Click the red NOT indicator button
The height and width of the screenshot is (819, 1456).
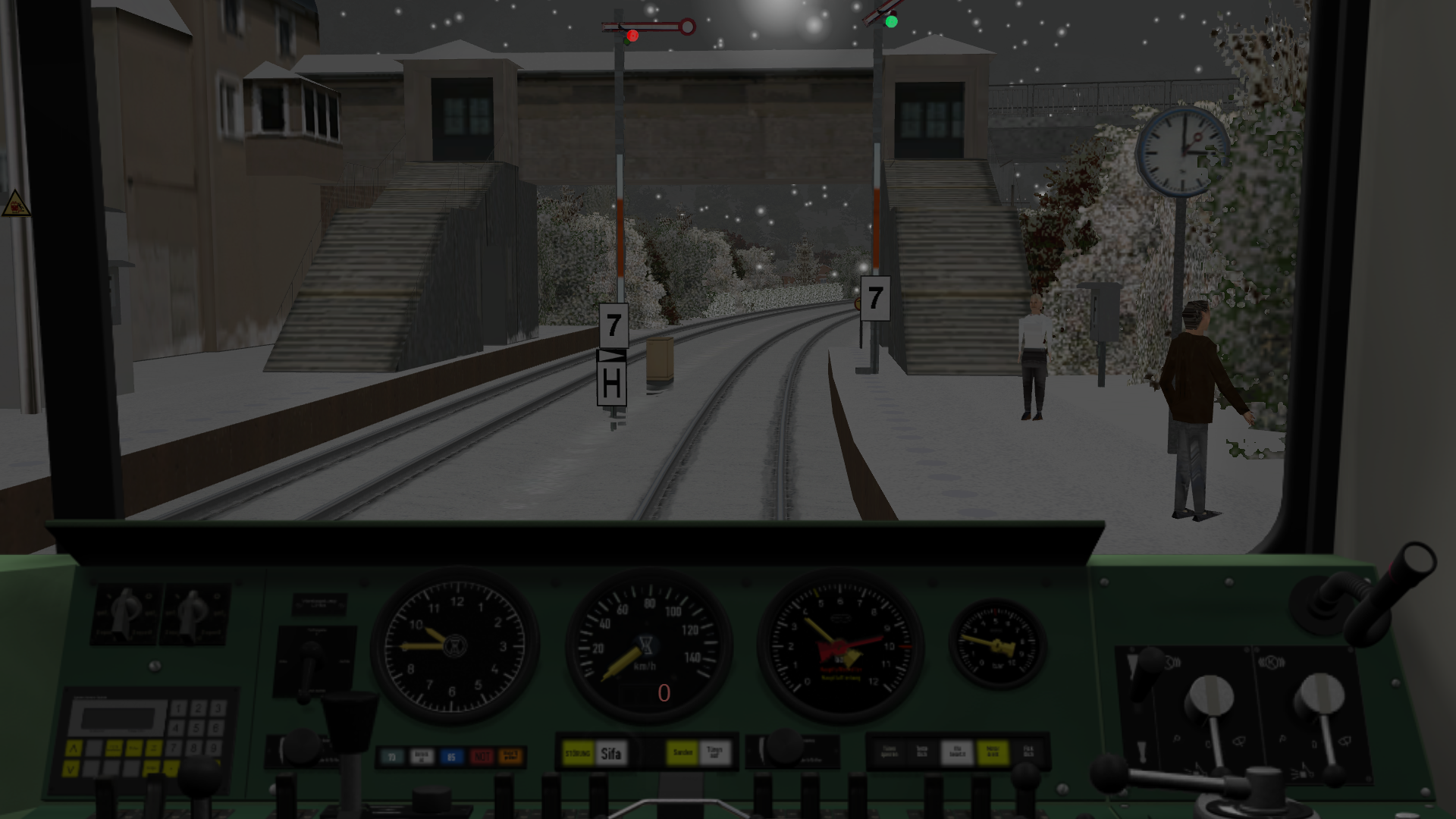coord(481,756)
